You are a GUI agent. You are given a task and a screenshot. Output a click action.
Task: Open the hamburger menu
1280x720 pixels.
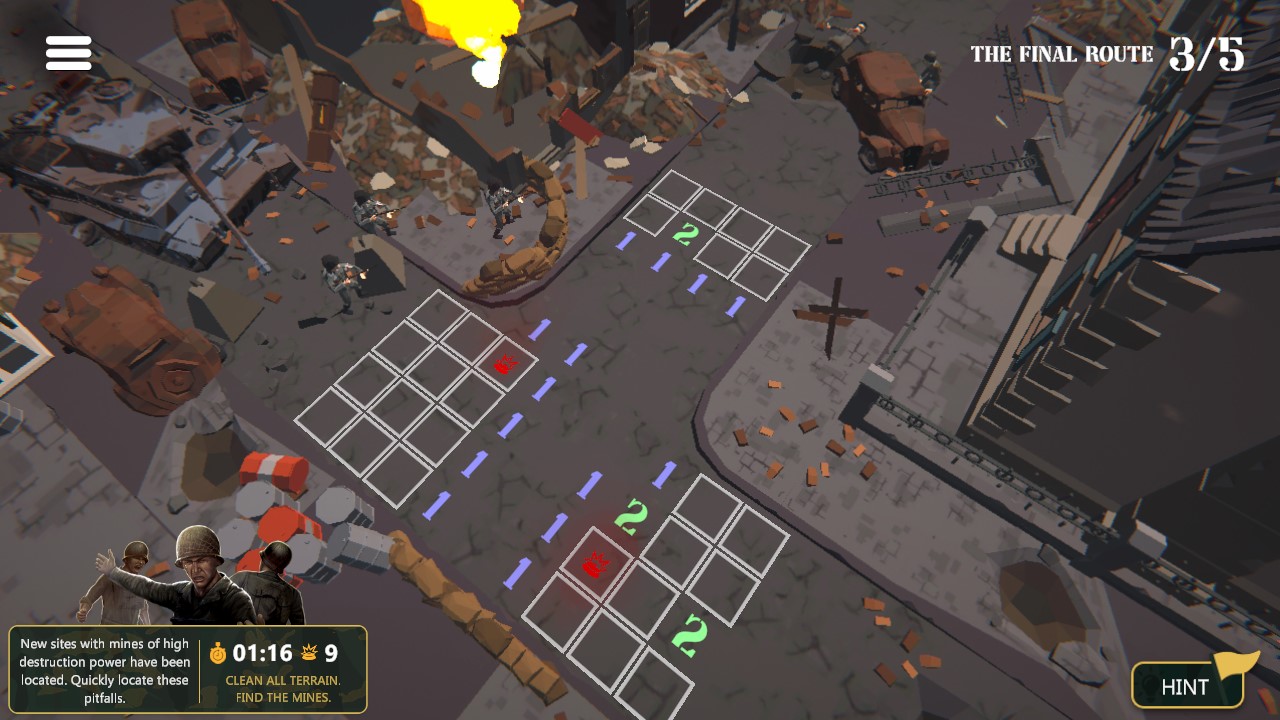[x=67, y=51]
